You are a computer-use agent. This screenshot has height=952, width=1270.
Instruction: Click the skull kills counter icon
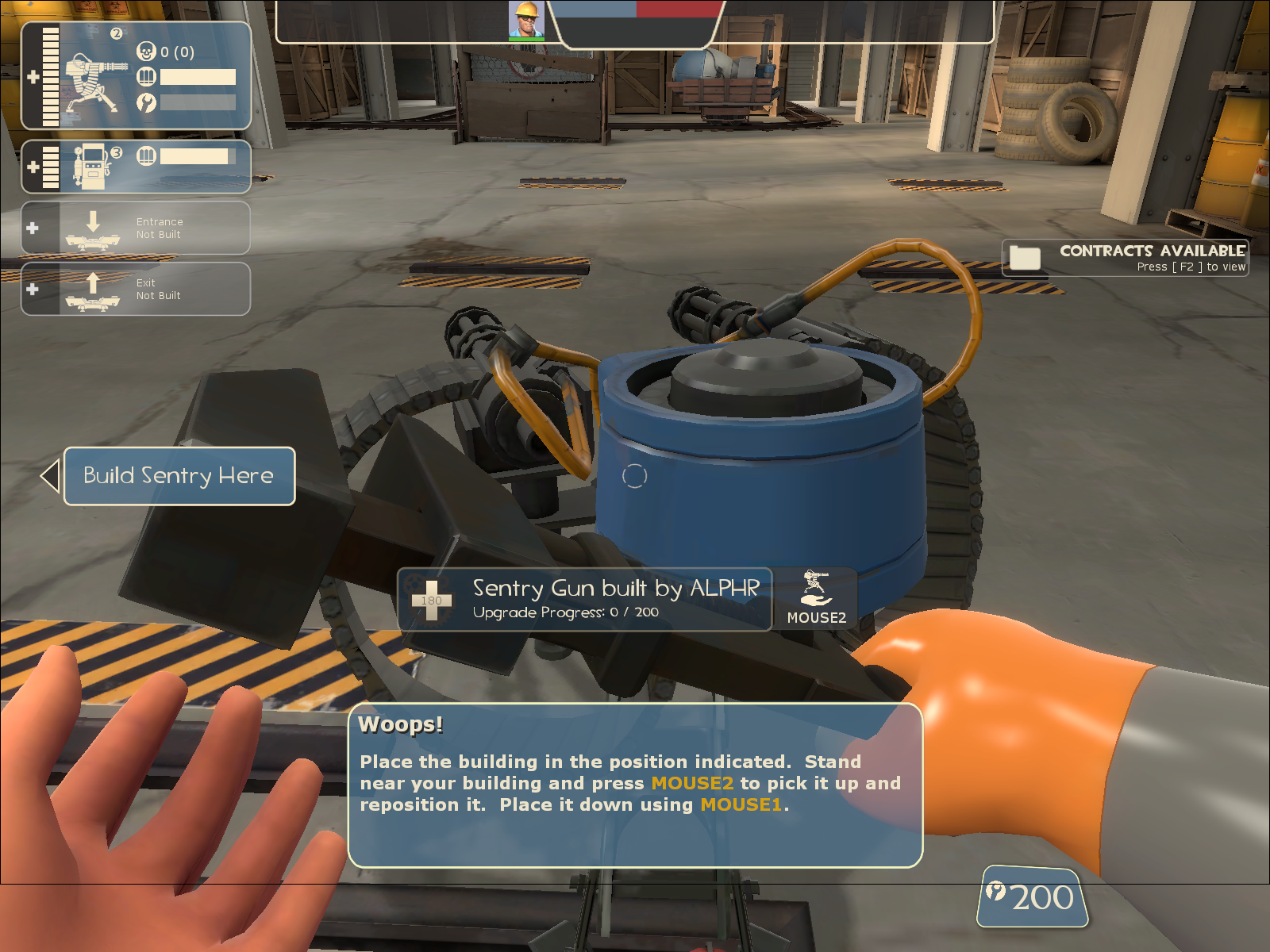click(147, 52)
